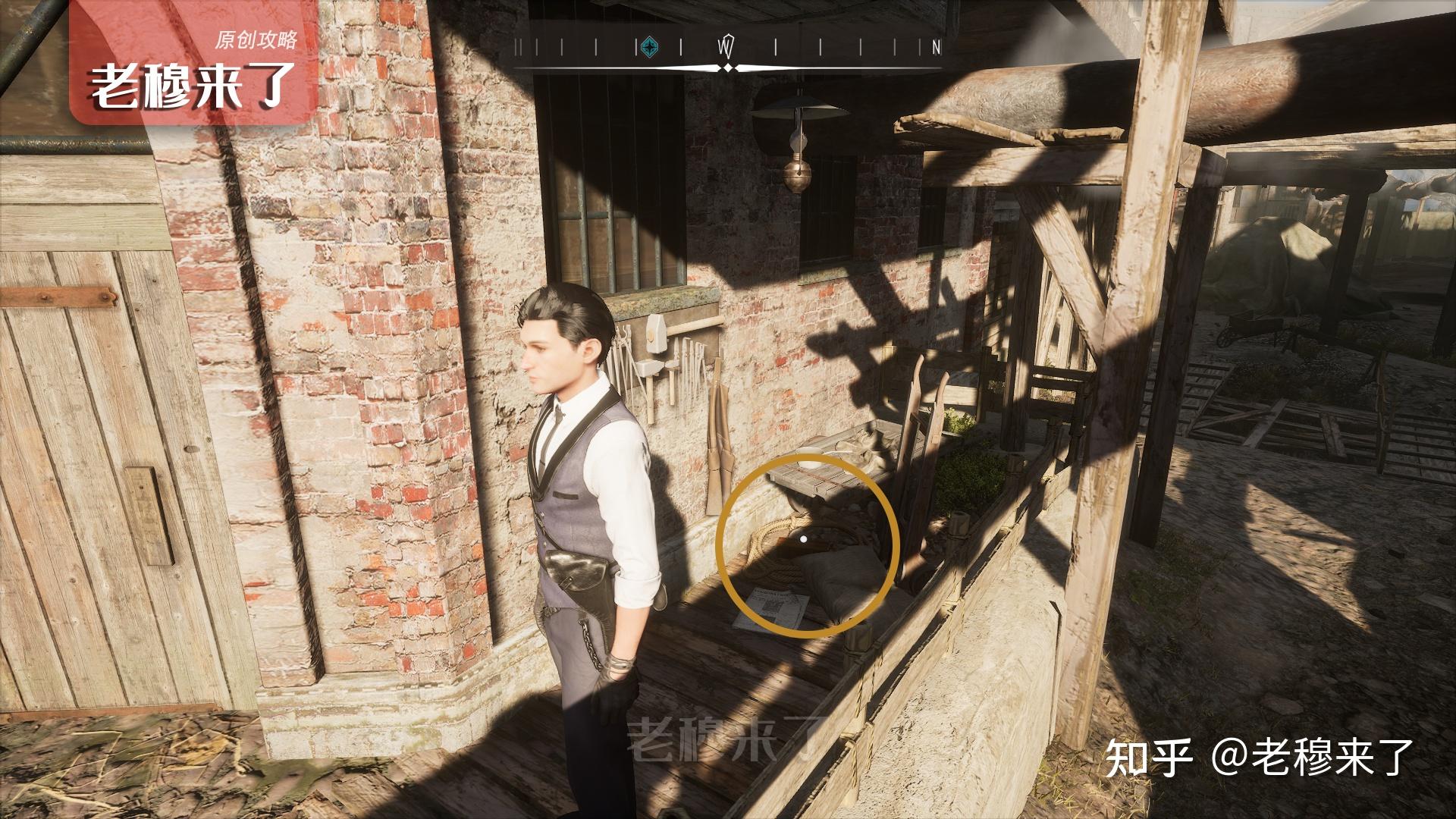Click the teal objective marker on the compass

point(648,48)
